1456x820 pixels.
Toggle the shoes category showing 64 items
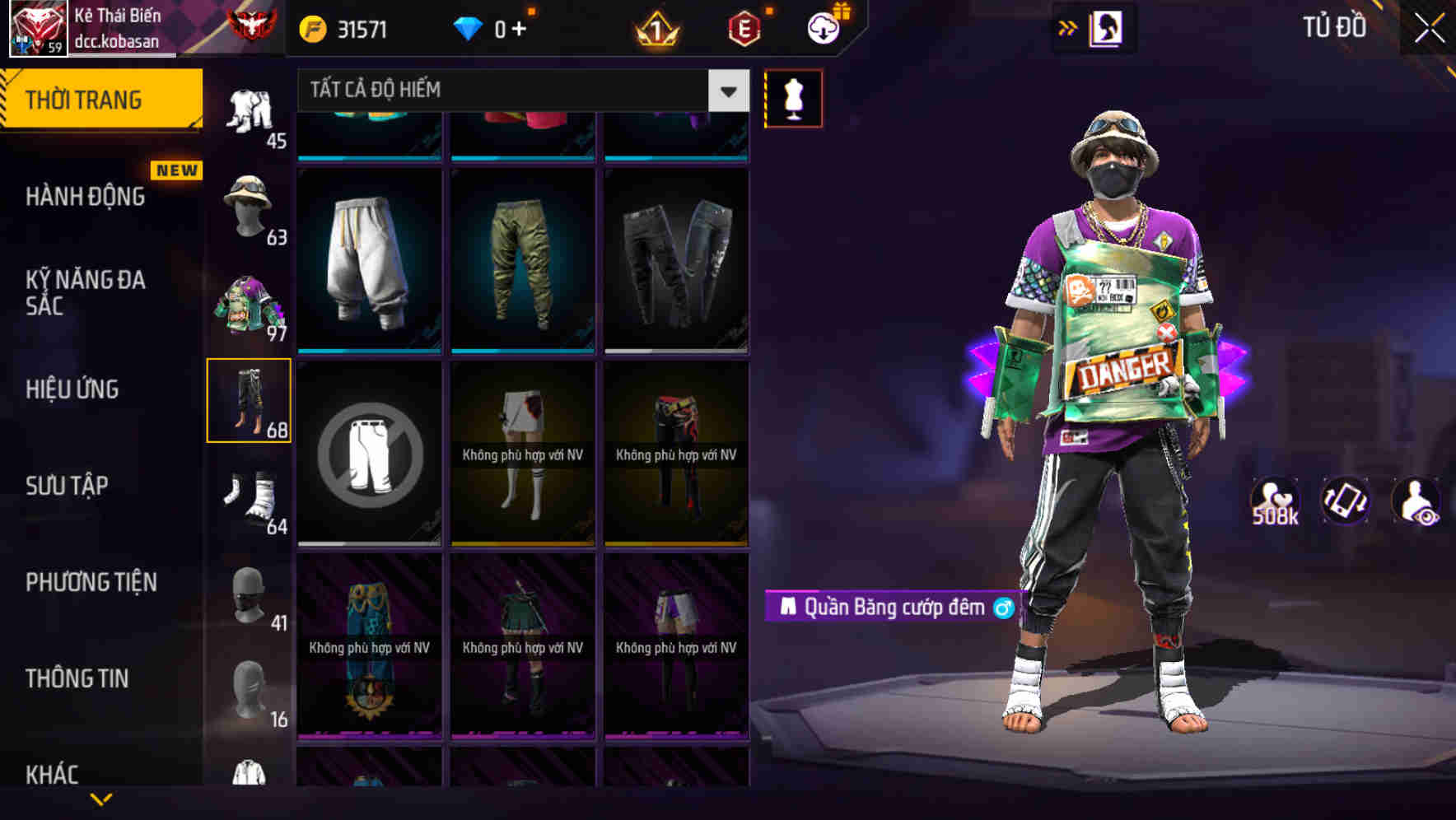250,496
